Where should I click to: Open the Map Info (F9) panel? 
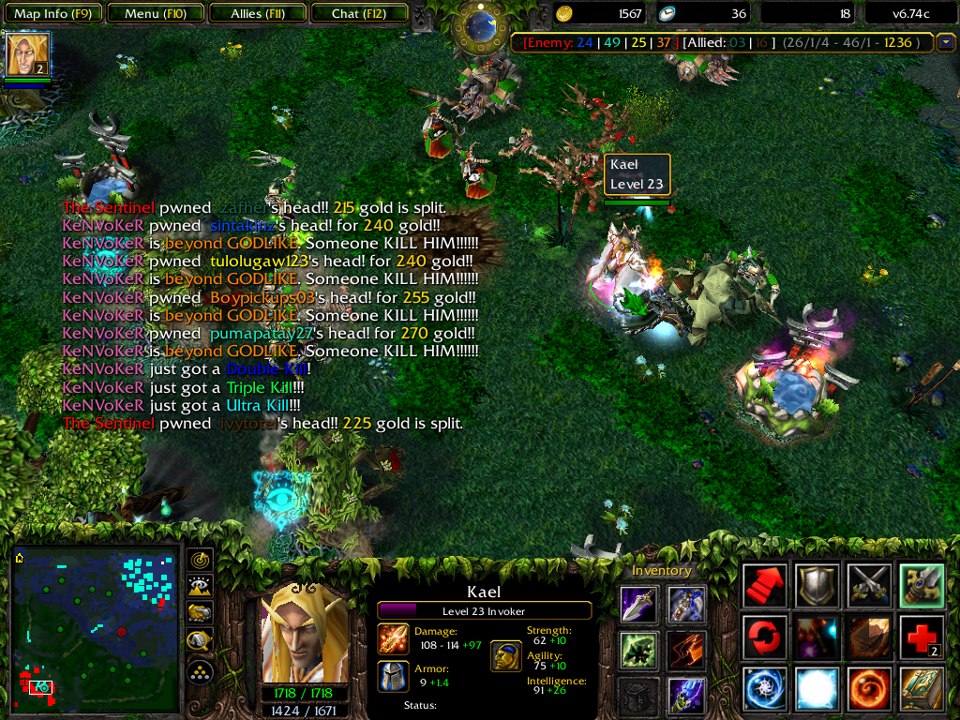point(52,14)
